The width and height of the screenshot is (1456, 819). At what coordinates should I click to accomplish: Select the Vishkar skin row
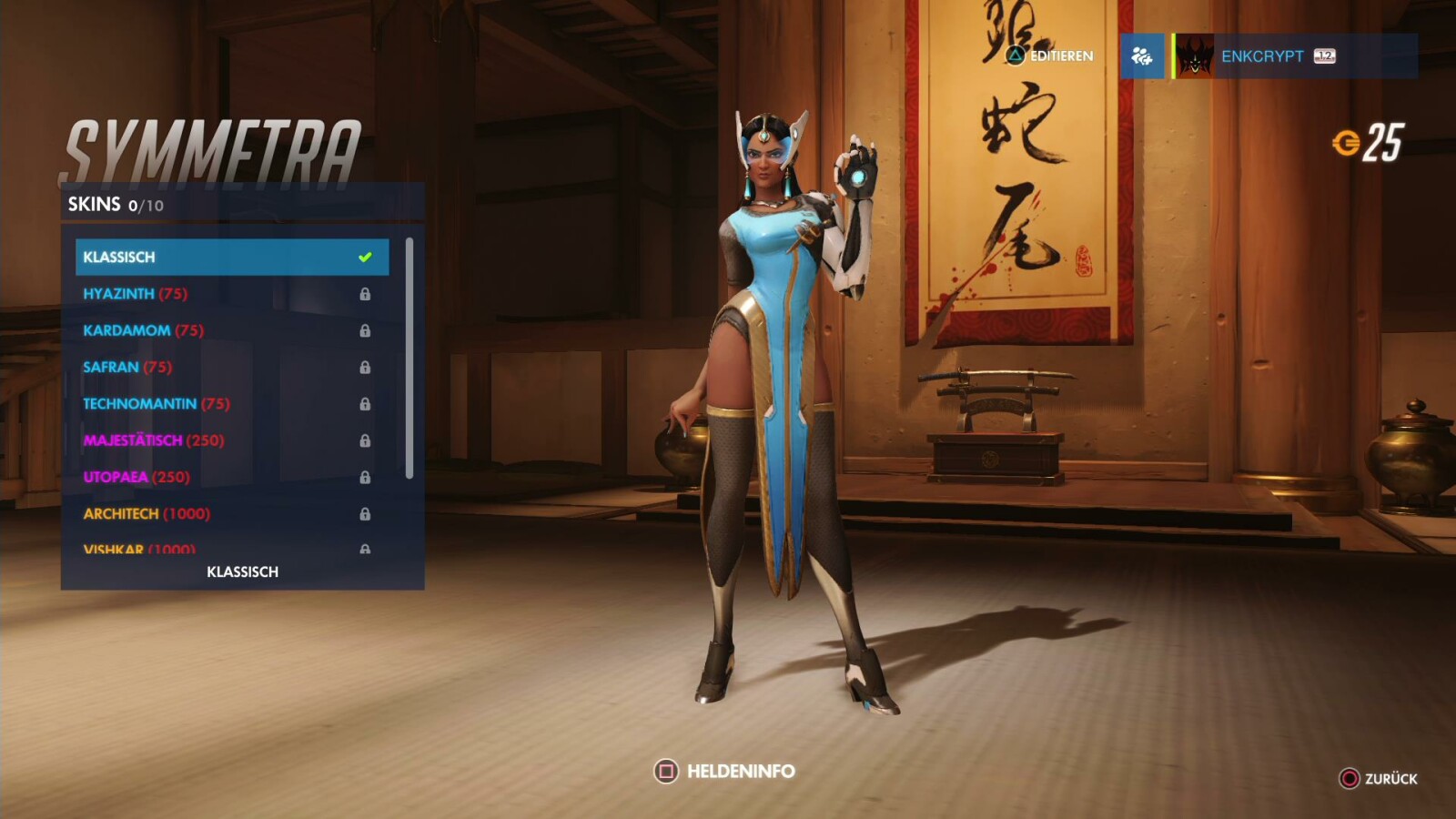(231, 548)
